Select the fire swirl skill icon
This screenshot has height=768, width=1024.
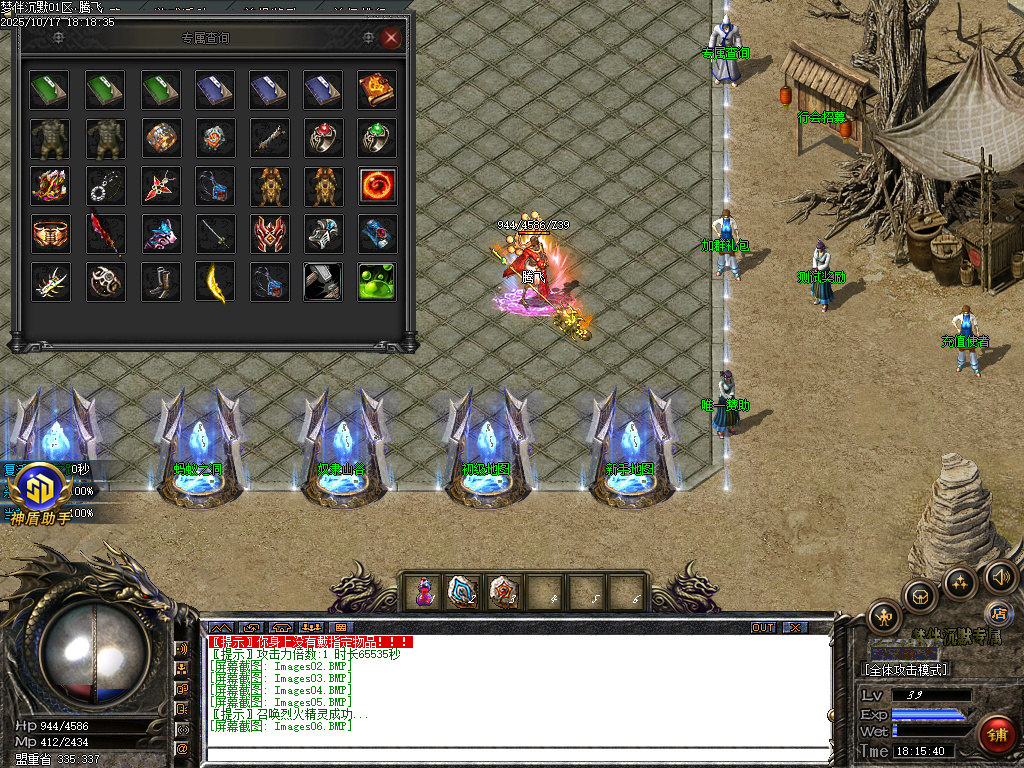[x=377, y=186]
